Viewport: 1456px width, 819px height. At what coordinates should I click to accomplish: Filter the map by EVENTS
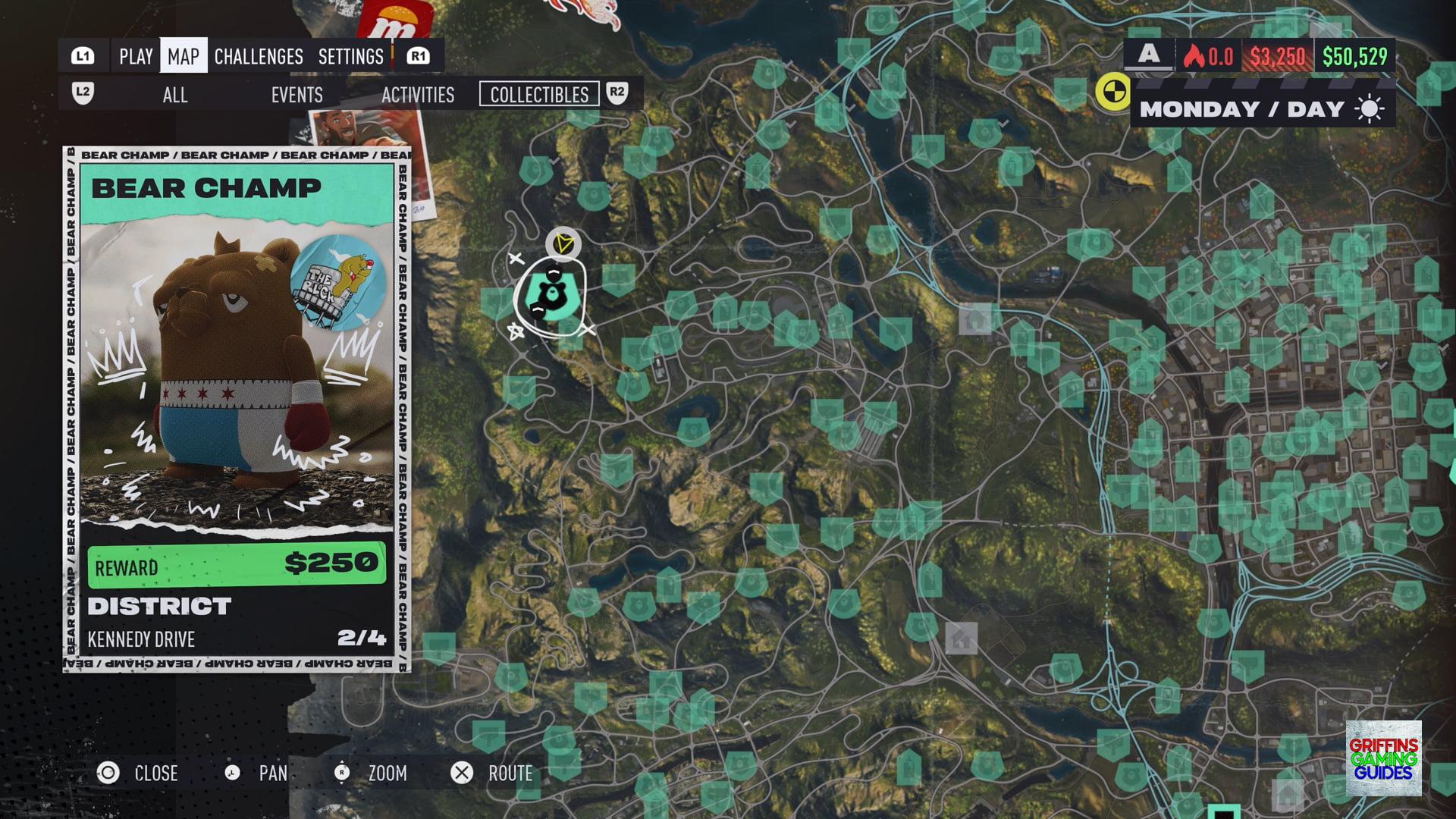coord(297,95)
